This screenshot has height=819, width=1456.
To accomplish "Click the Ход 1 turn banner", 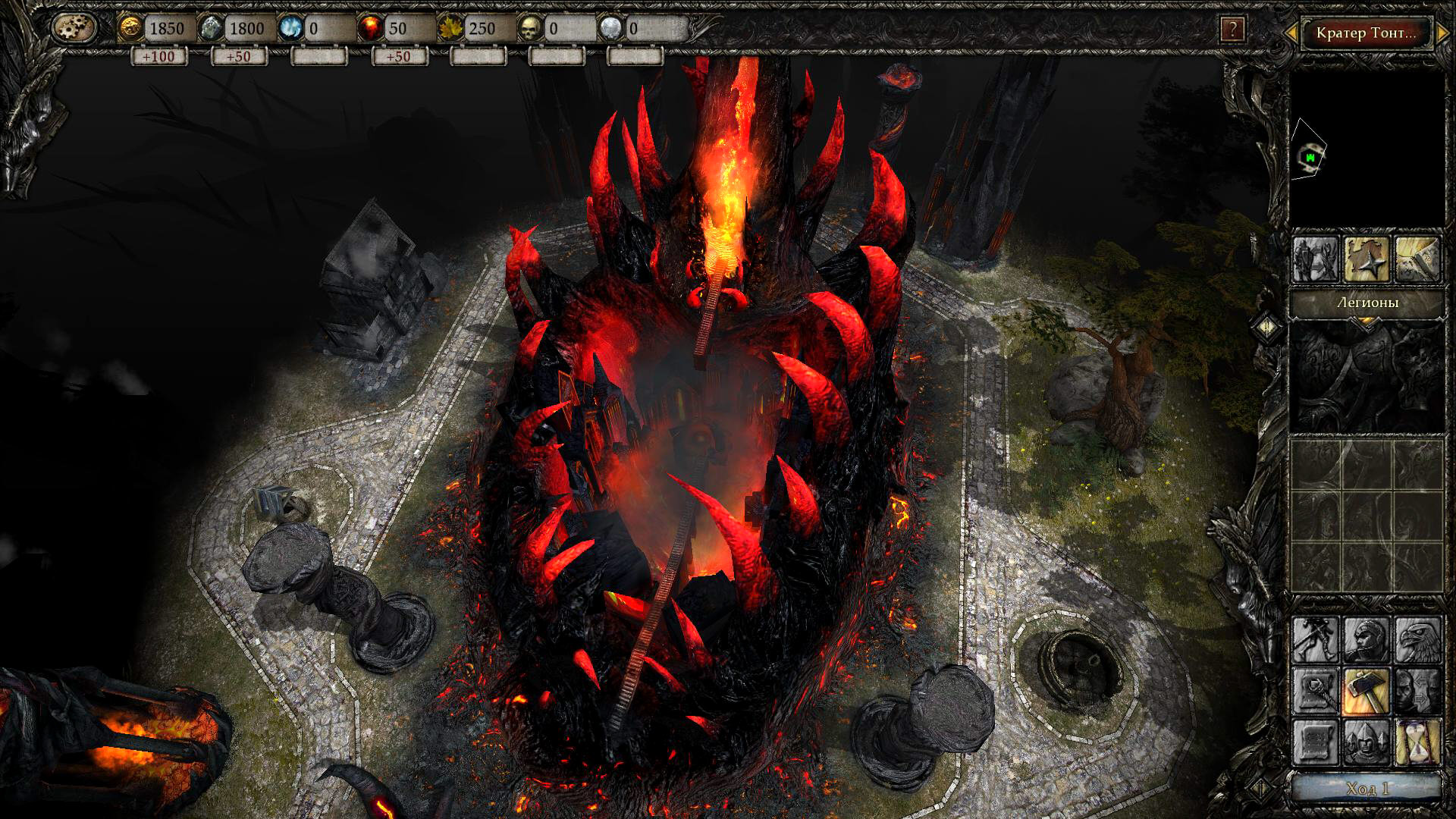I will (x=1367, y=789).
